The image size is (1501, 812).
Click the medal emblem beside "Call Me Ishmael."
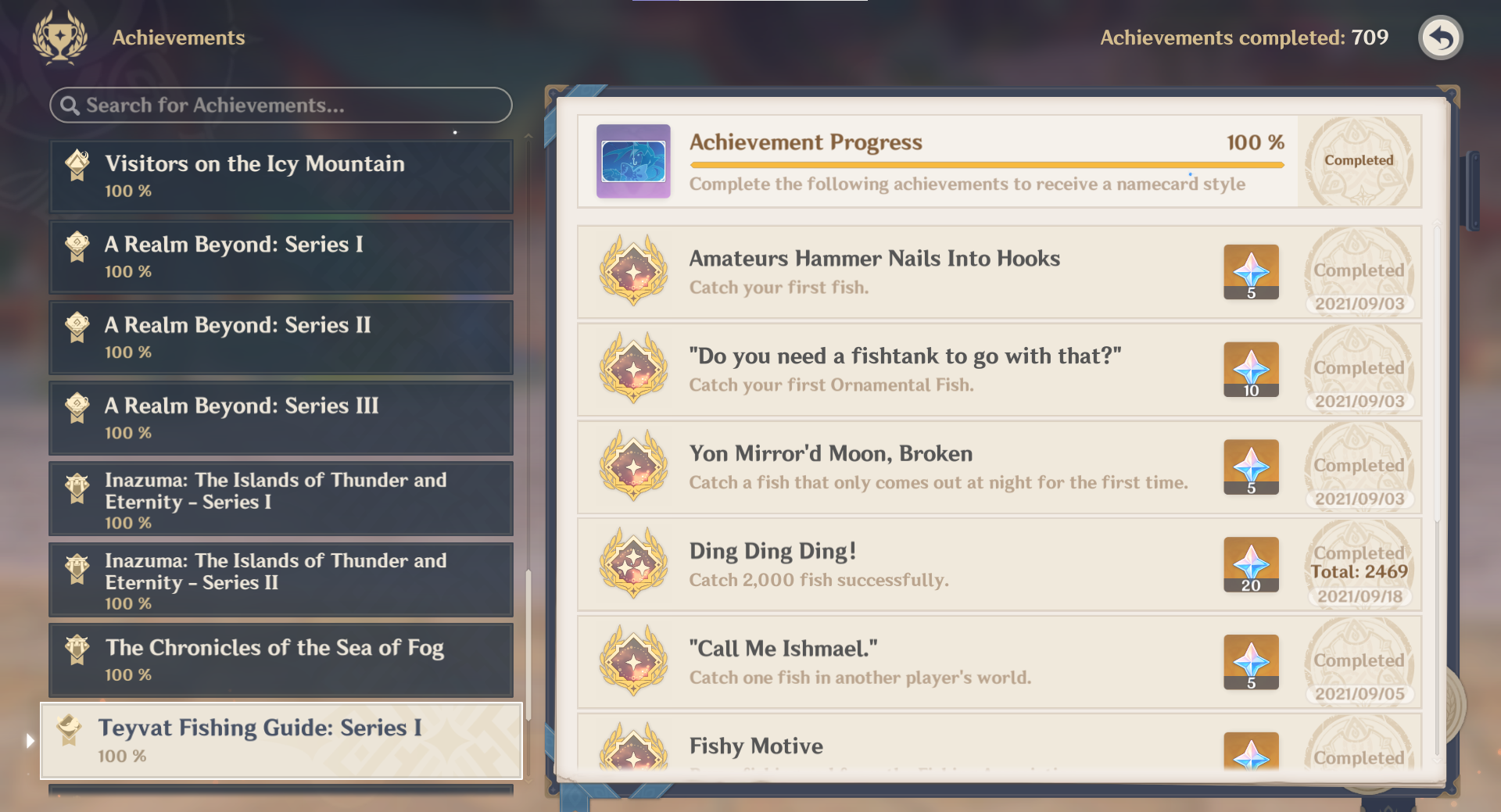[x=633, y=662]
